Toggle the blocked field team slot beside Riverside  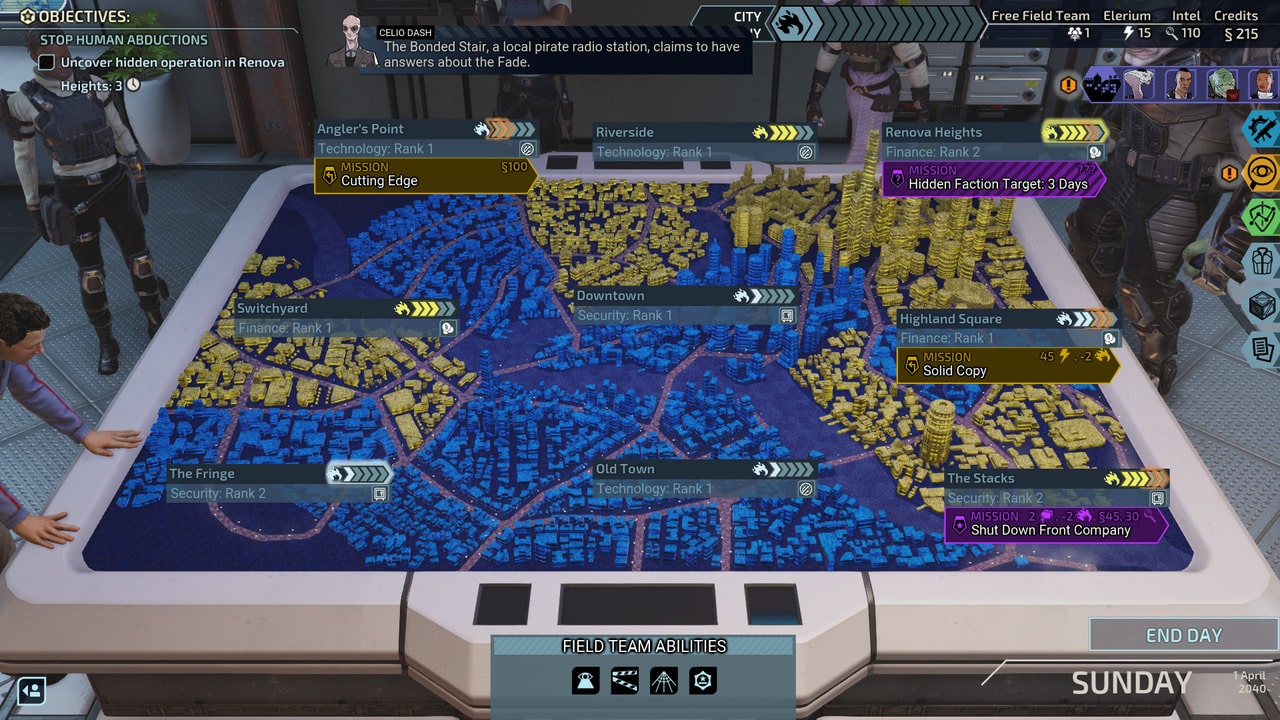pyautogui.click(x=805, y=151)
